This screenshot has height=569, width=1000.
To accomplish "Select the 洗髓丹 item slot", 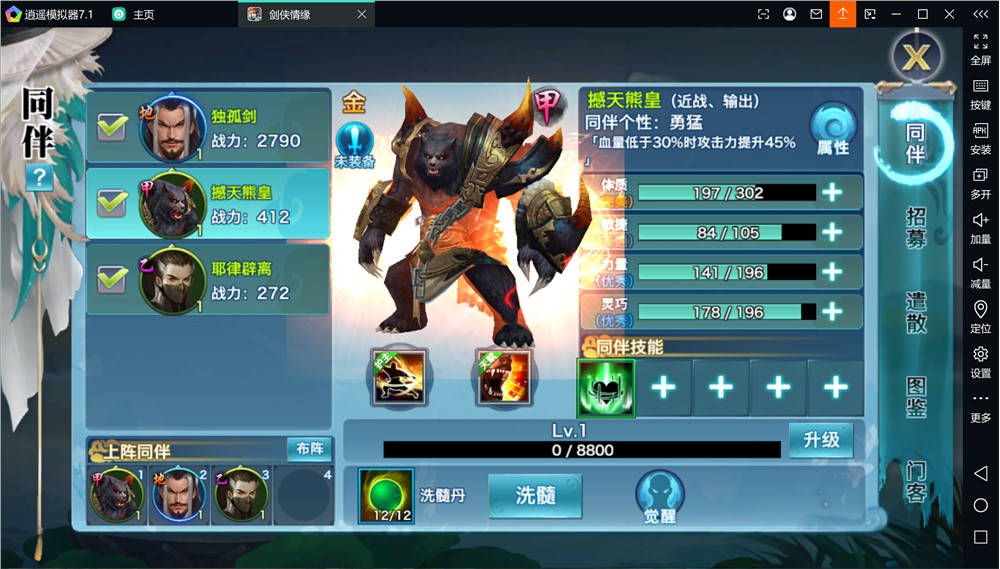I will (x=386, y=496).
